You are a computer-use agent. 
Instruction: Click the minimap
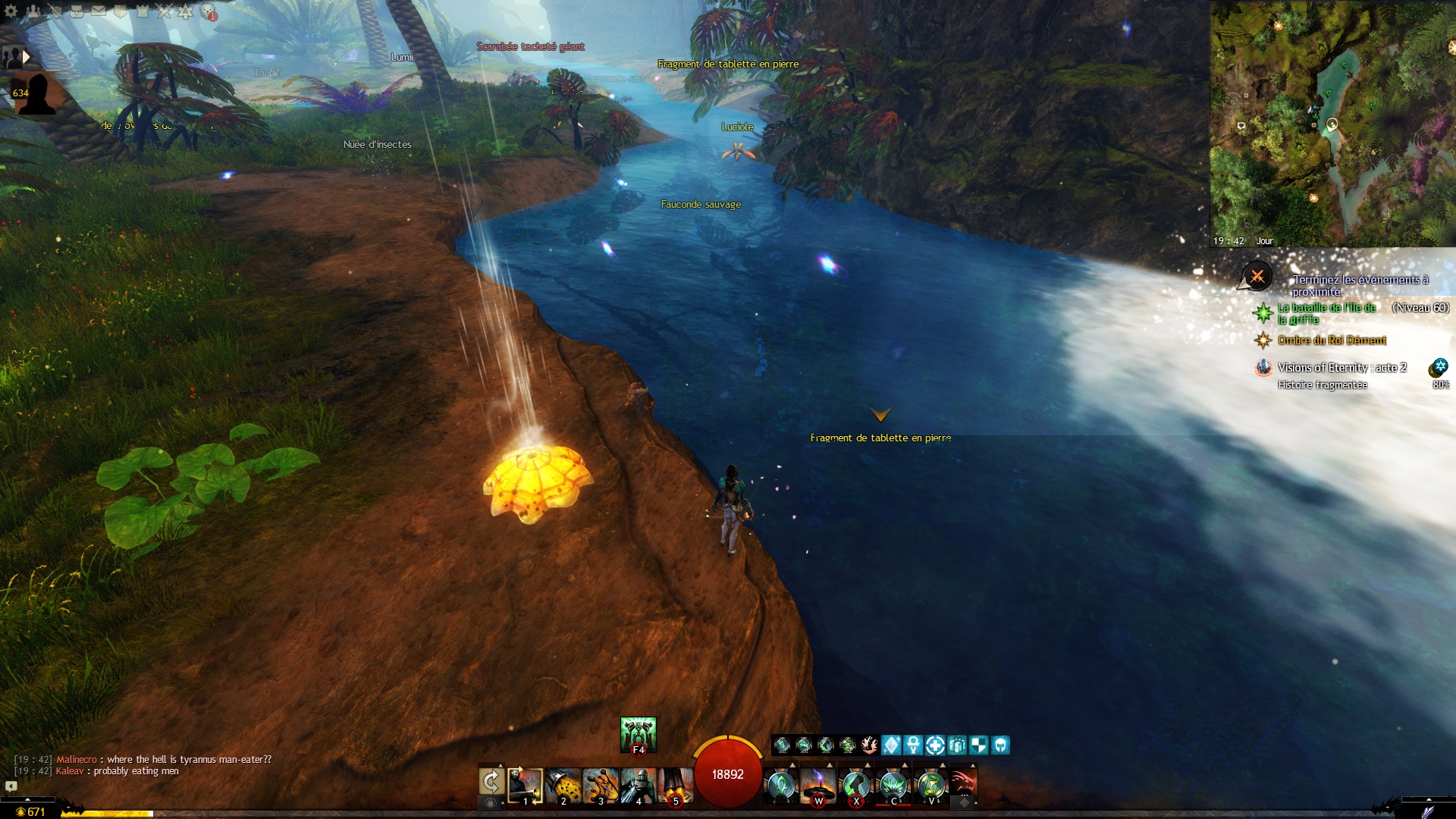(1332, 121)
